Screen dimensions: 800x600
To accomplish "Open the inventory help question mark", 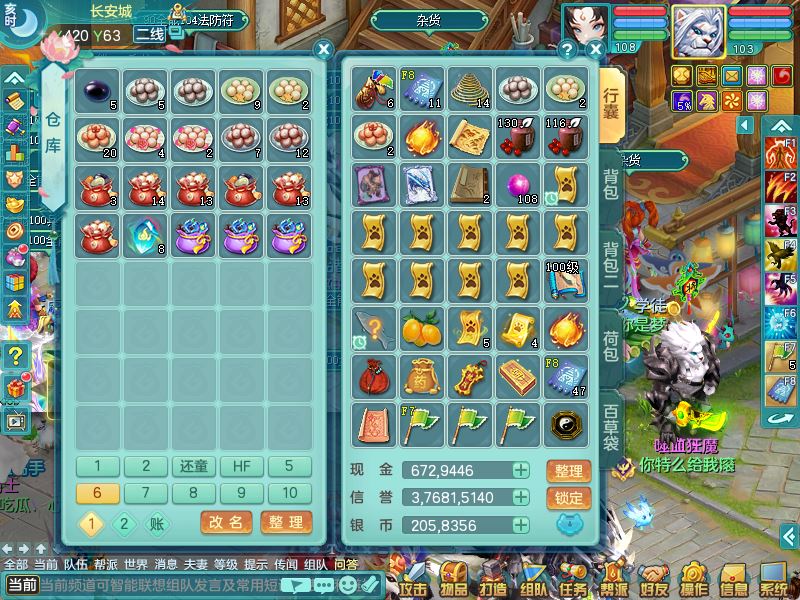I will [x=568, y=48].
